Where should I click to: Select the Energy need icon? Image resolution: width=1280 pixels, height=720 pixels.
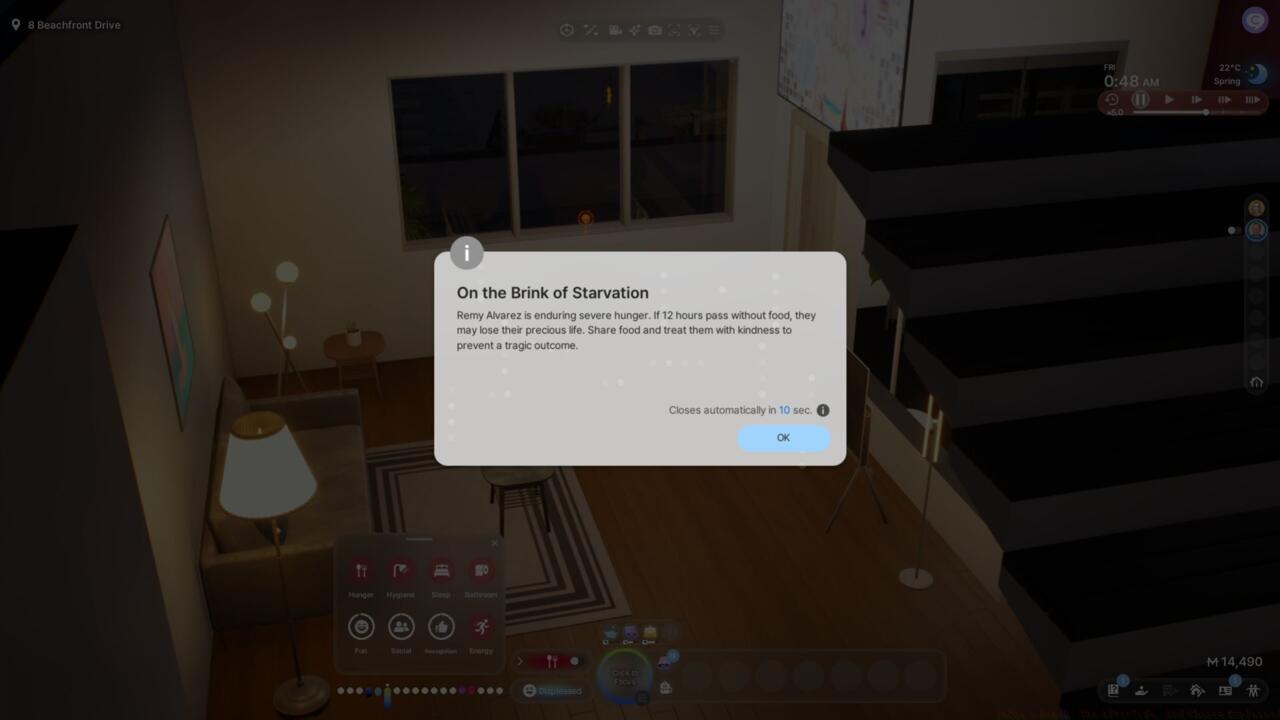(x=481, y=627)
